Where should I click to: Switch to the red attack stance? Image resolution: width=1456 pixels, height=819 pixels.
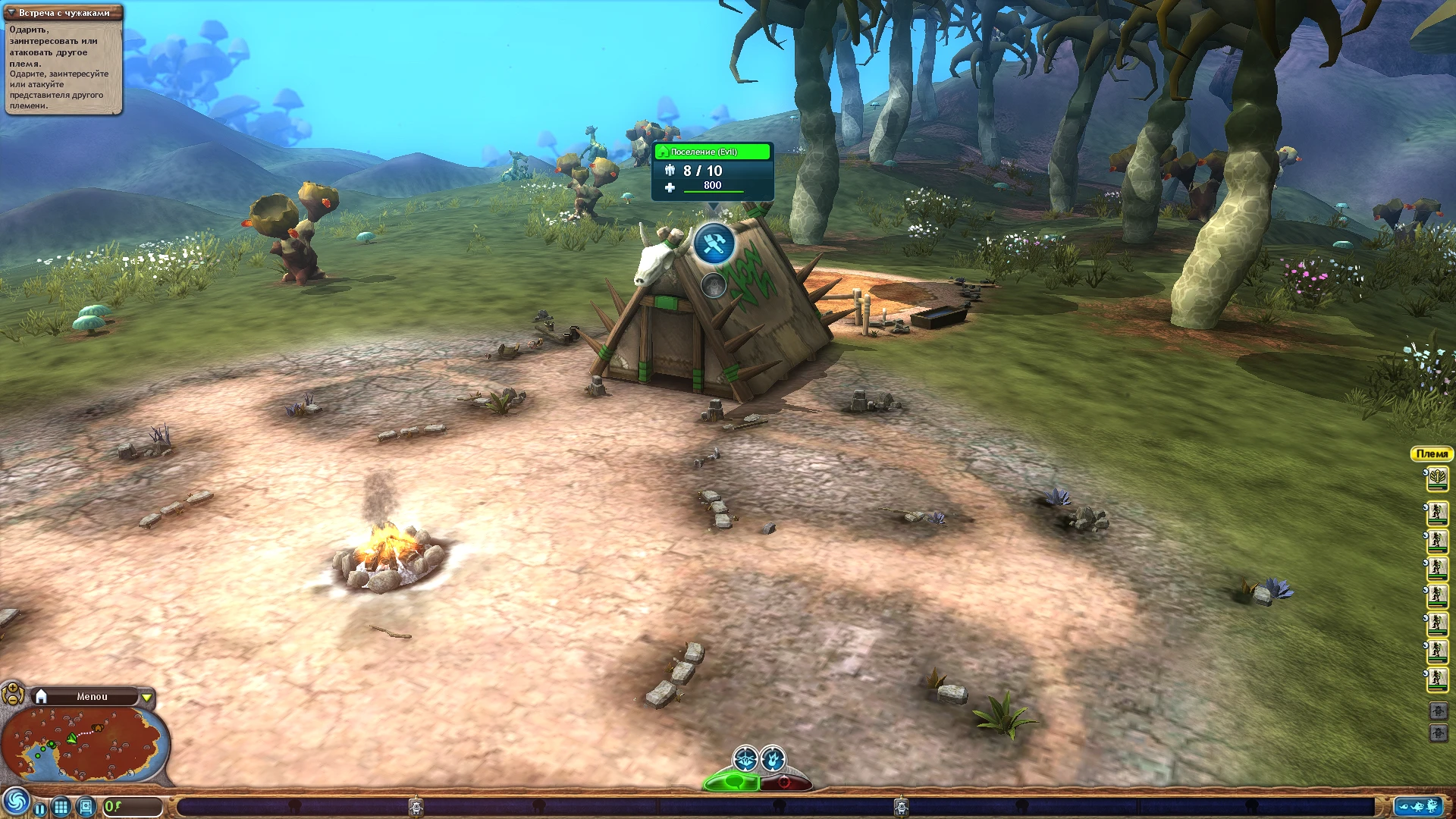coord(783,783)
